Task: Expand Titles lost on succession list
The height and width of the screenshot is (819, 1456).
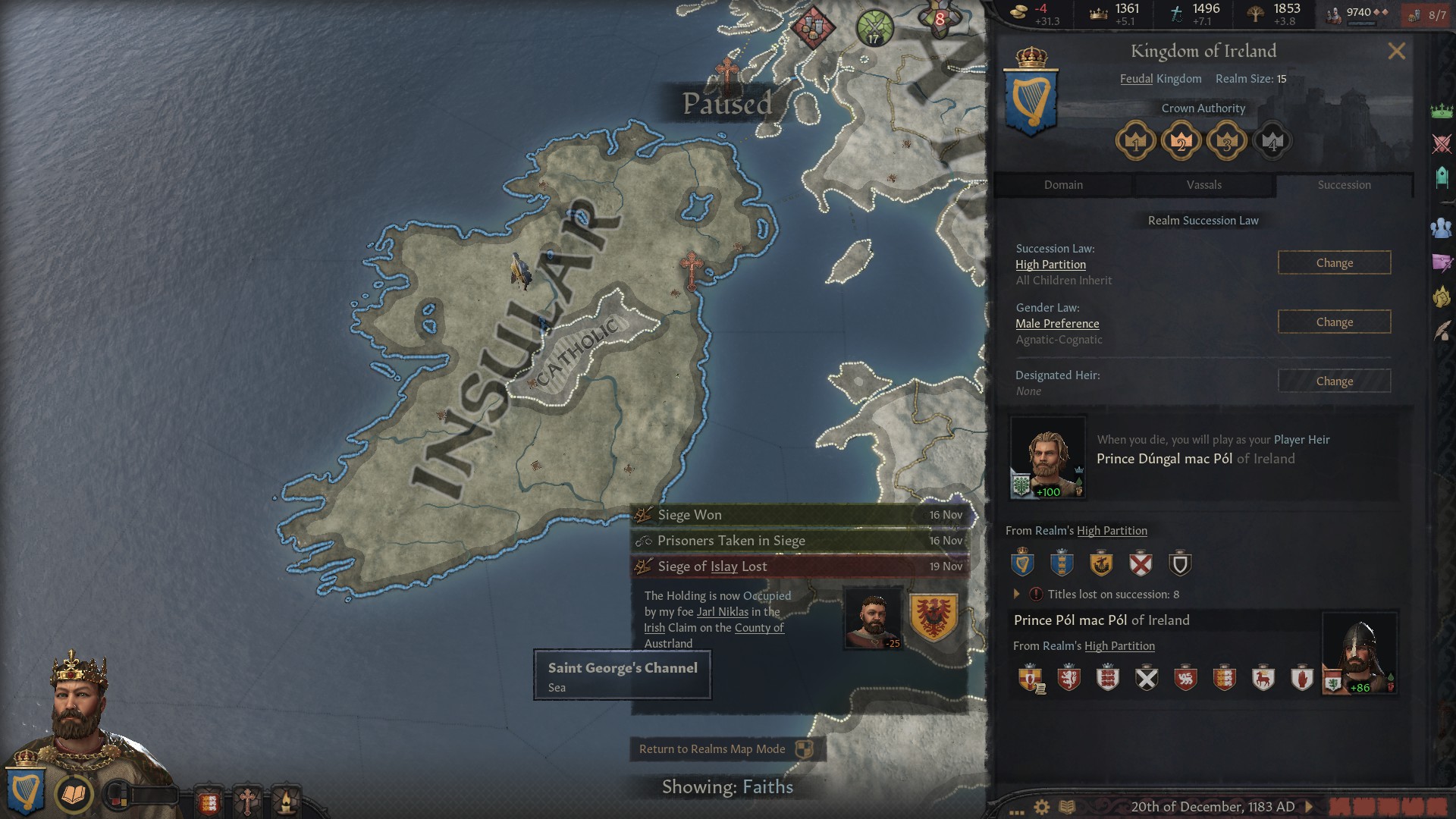Action: click(x=1017, y=595)
